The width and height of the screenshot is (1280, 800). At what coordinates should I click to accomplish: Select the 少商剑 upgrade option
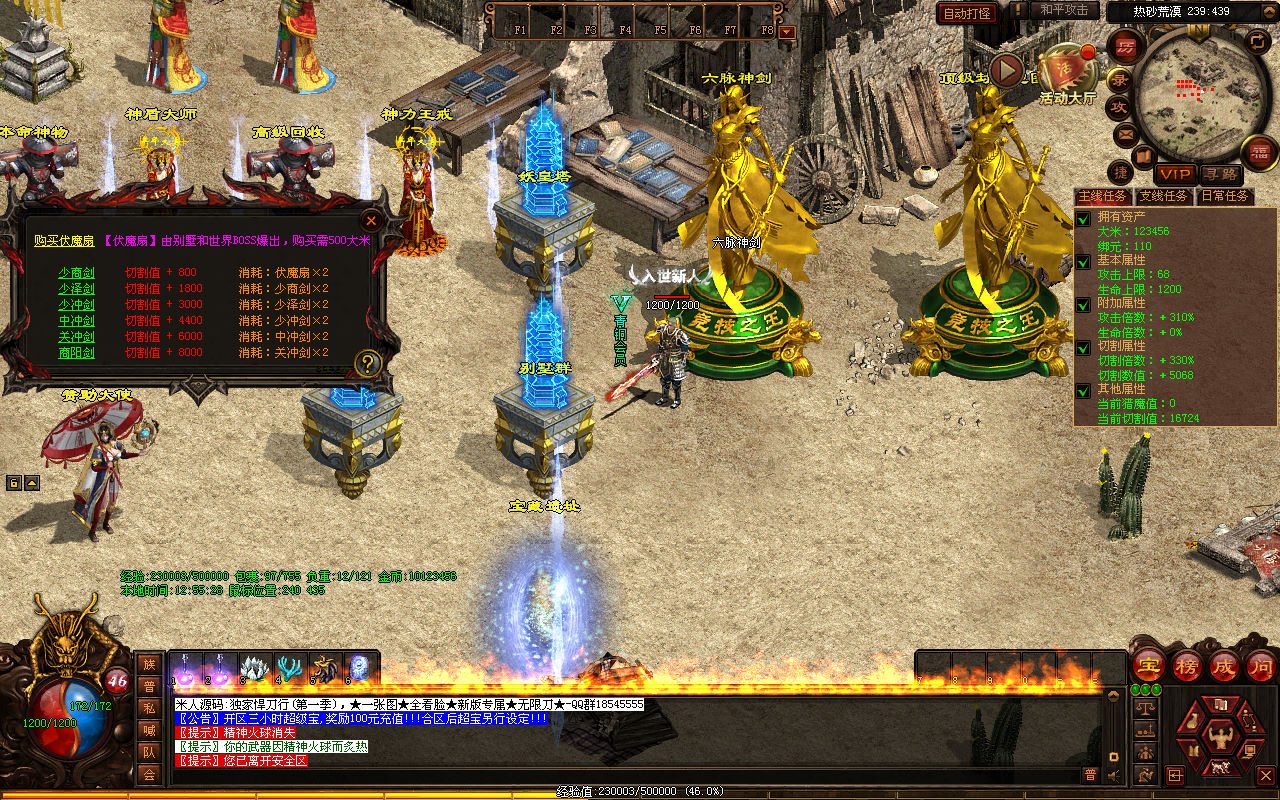[x=76, y=272]
